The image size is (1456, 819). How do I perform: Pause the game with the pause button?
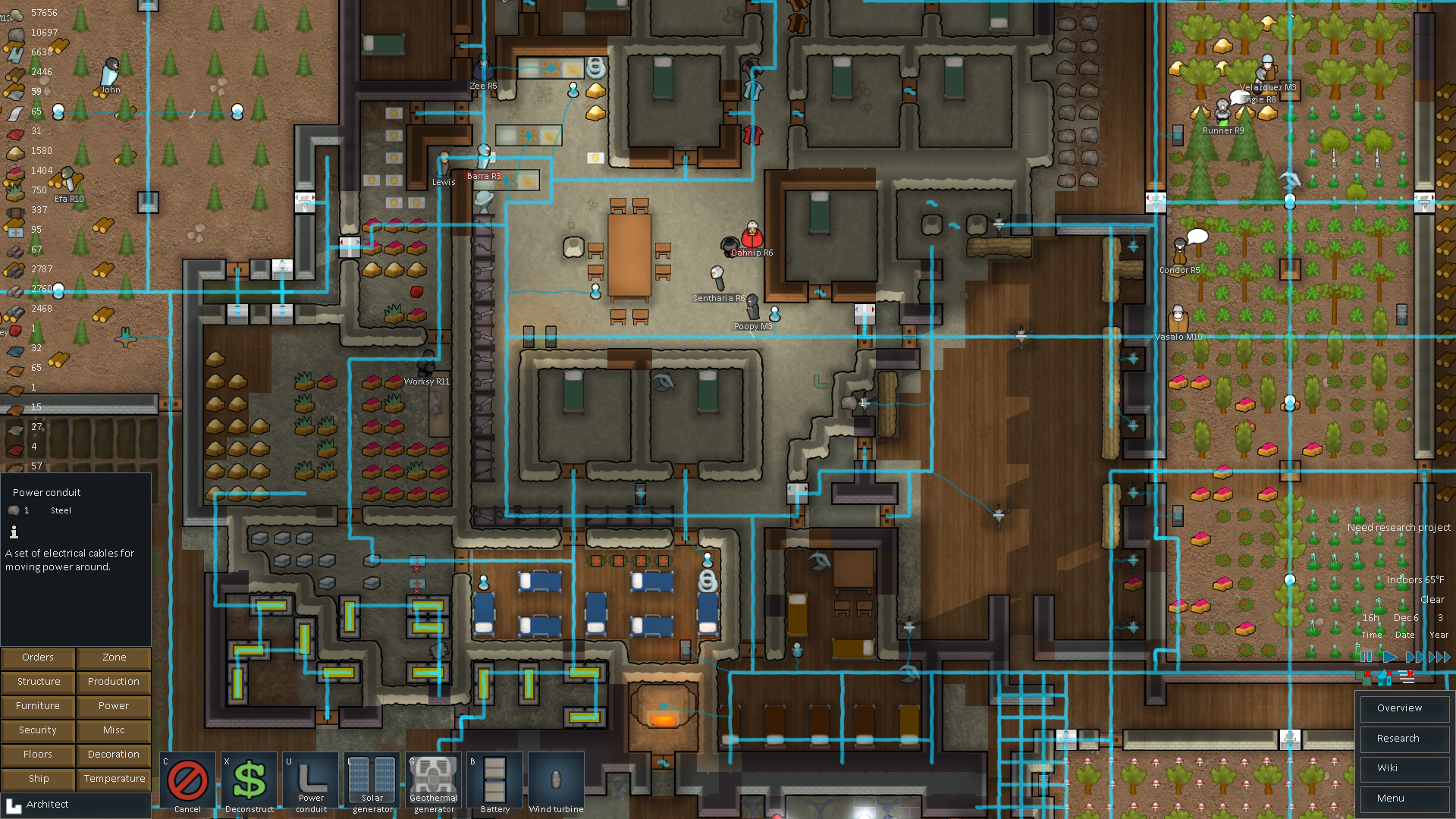1366,657
